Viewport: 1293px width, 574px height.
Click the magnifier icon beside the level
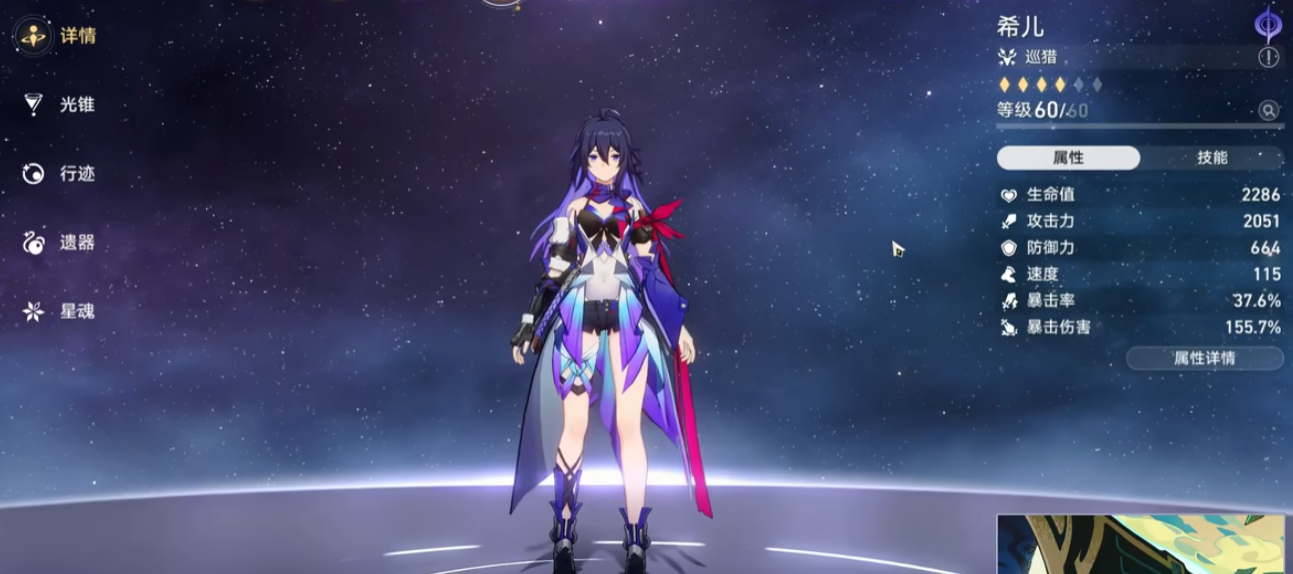tap(1269, 111)
